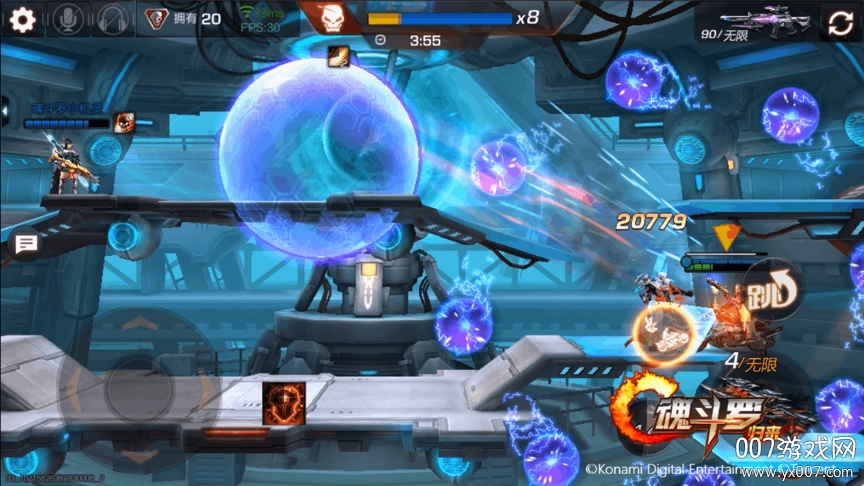This screenshot has height=486, width=864.
Task: Toggle the muted headphone audio
Action: 111,19
